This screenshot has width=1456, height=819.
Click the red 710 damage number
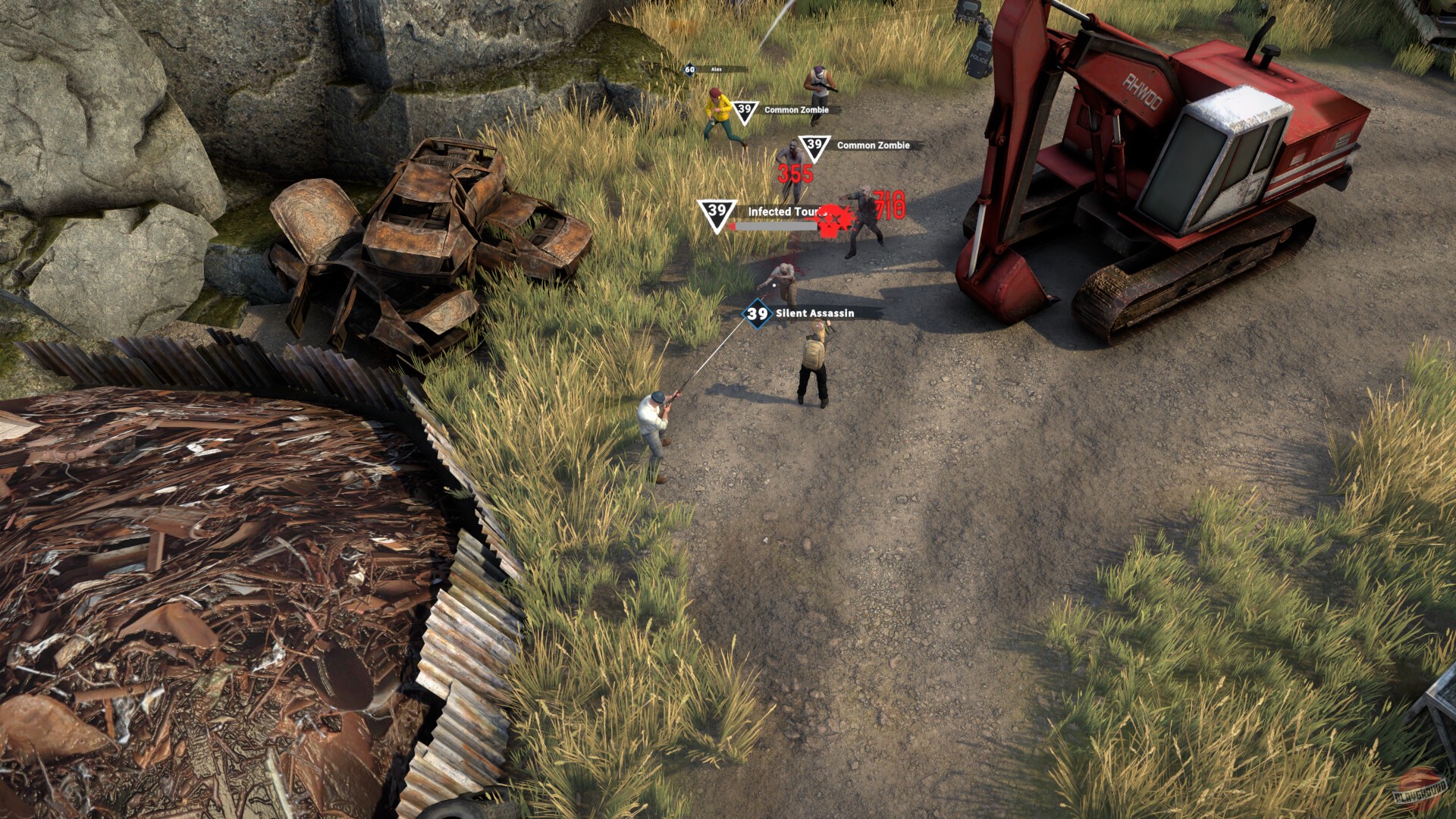click(889, 204)
